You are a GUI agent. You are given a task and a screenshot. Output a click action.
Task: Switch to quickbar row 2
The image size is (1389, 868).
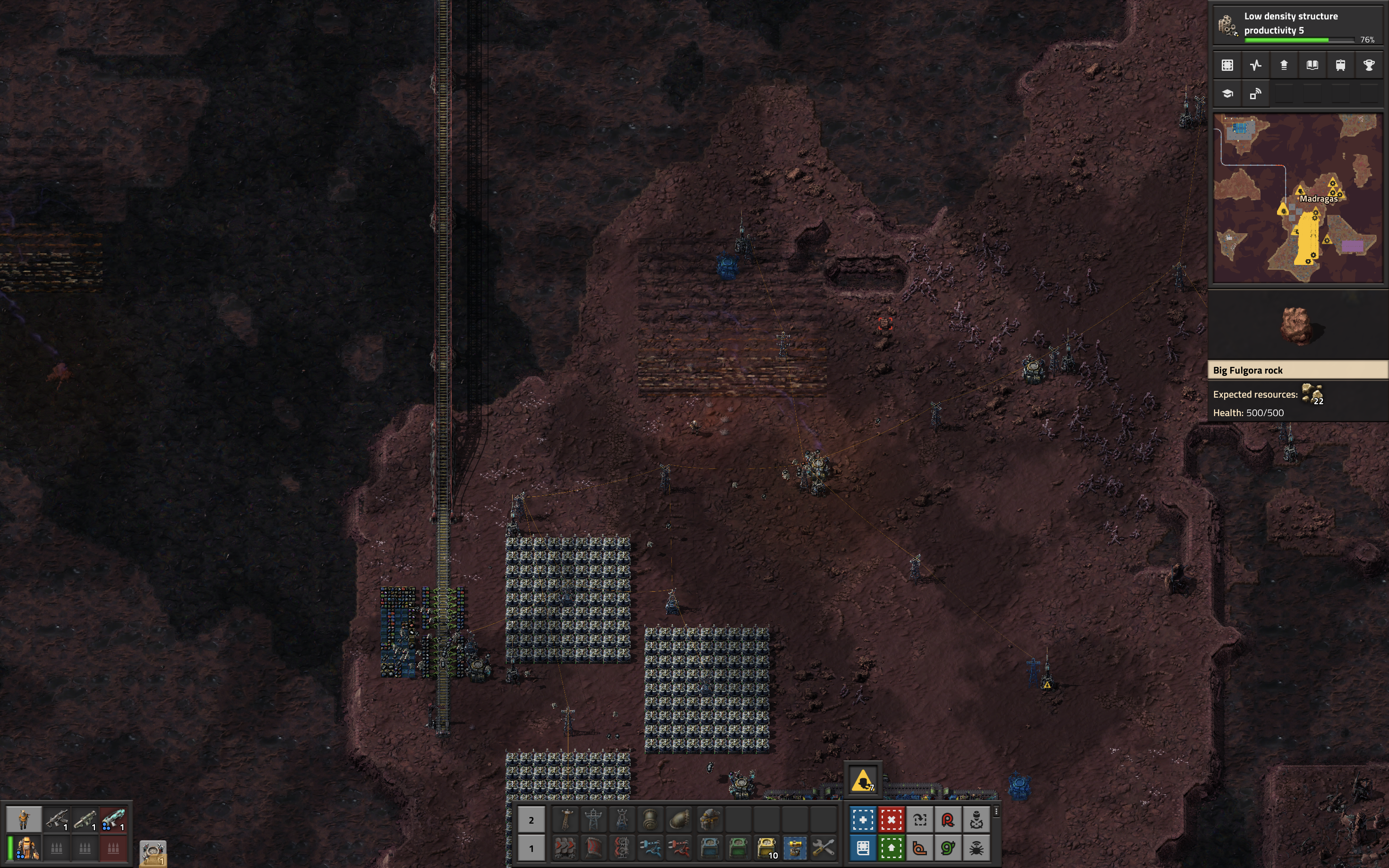coord(531,820)
